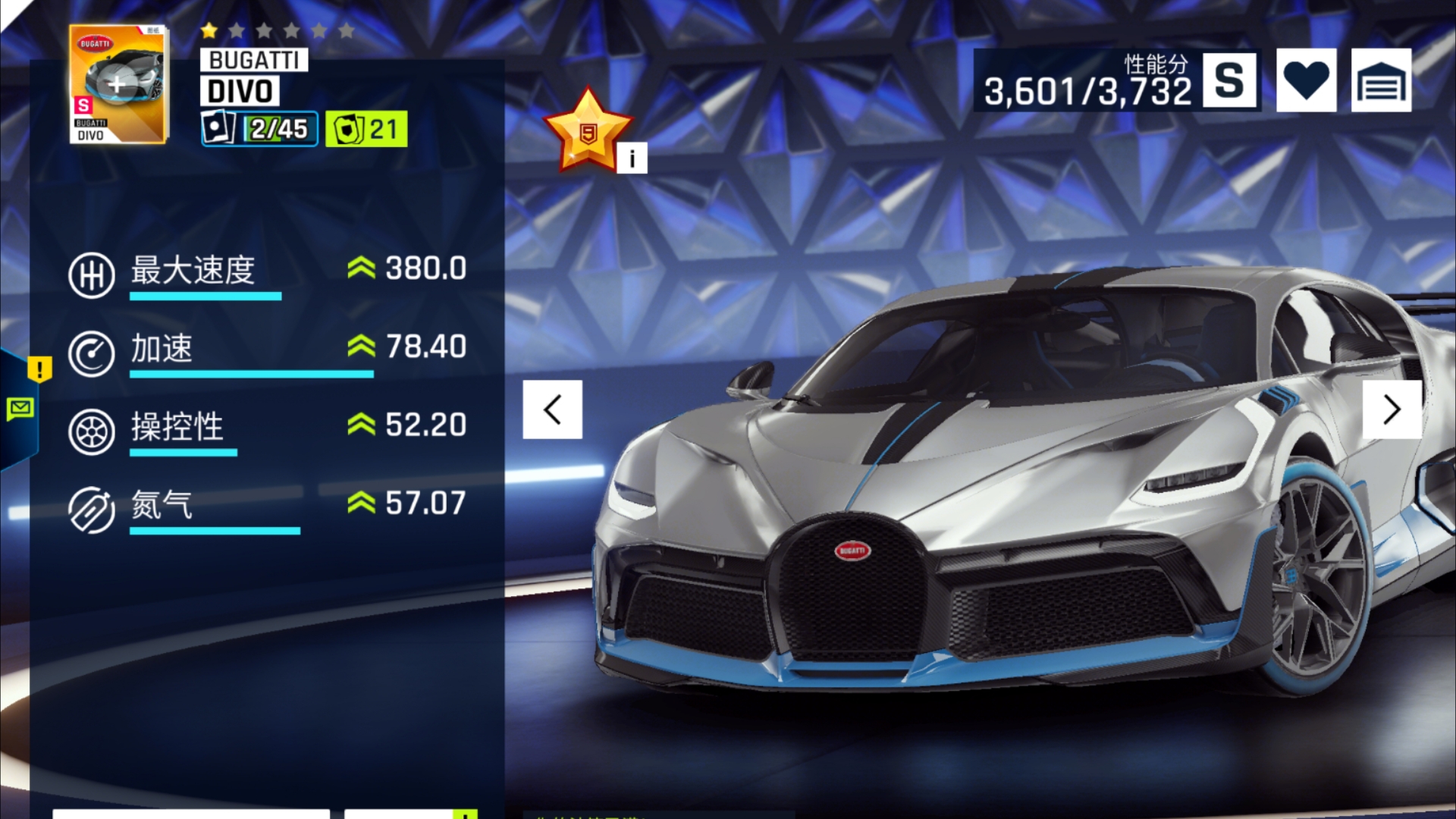View the 2/45 blueprint card counter
The image size is (1456, 819).
(259, 129)
